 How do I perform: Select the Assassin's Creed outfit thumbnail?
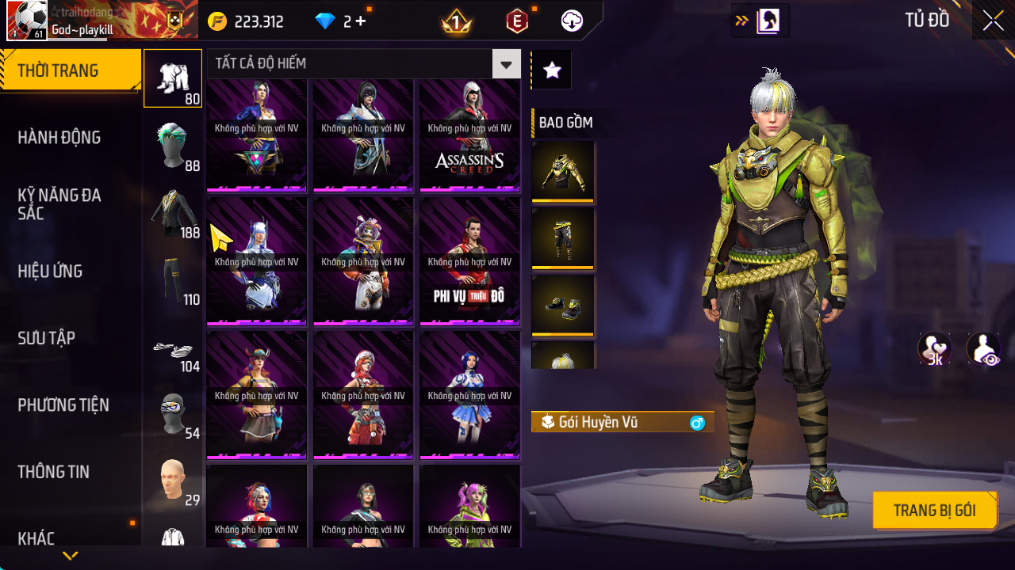[x=469, y=135]
